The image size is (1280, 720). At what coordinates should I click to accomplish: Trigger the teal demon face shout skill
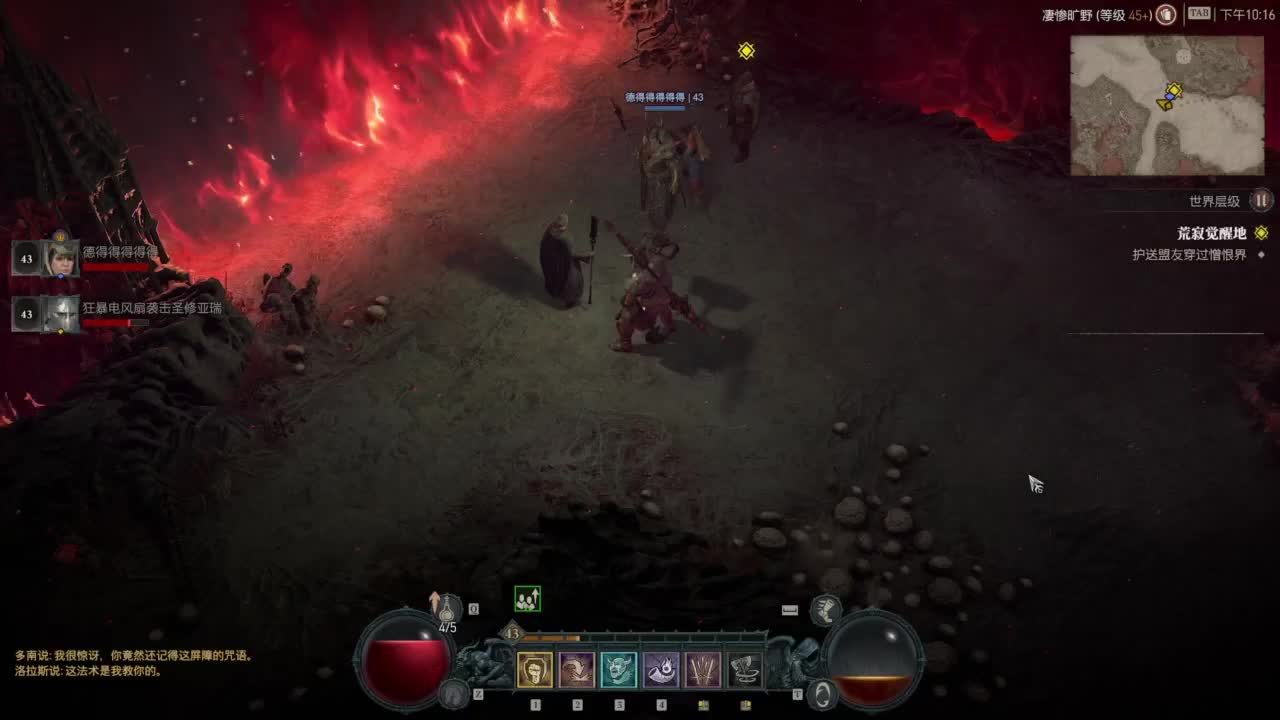coord(619,670)
